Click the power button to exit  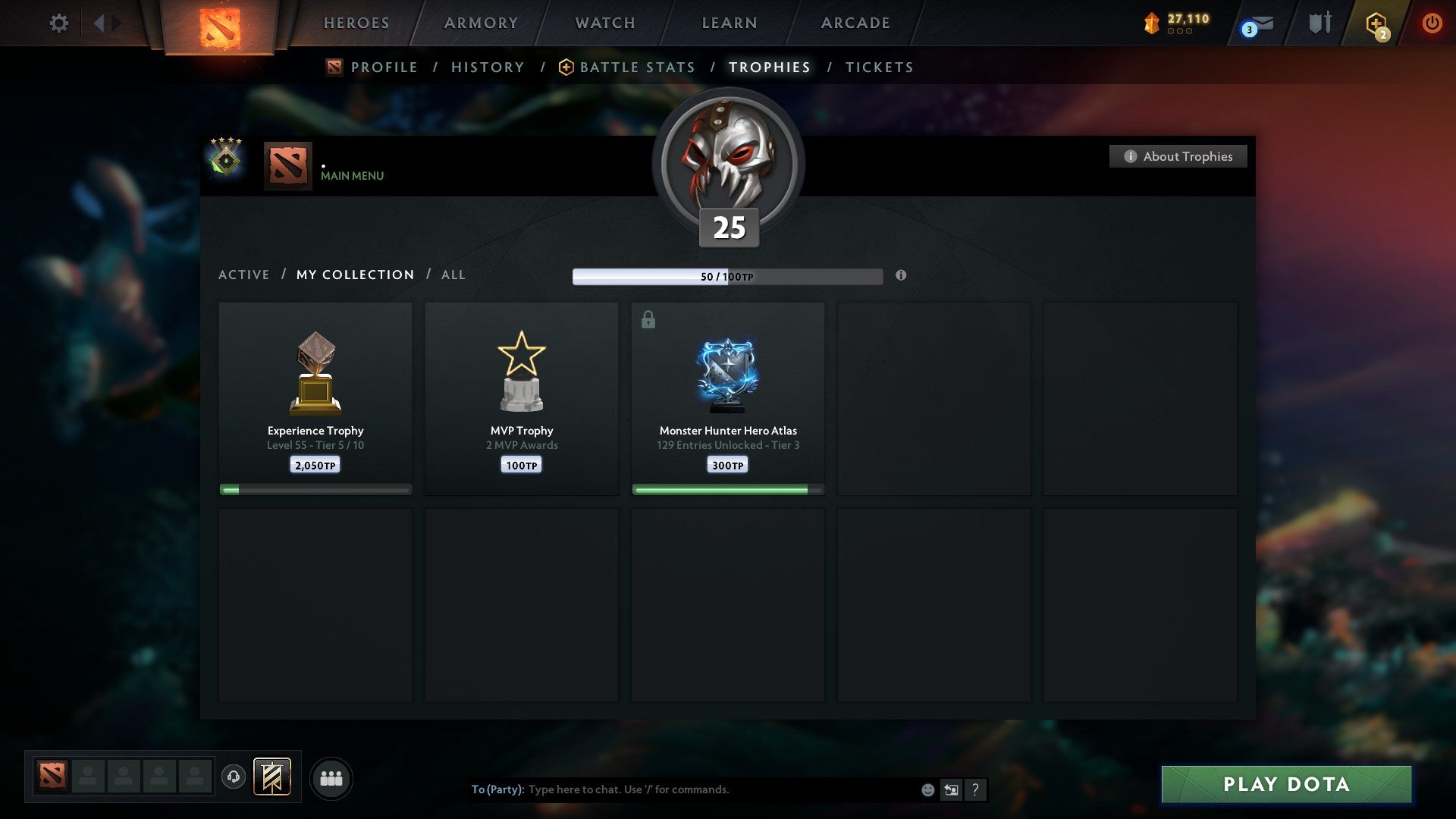pos(1432,23)
